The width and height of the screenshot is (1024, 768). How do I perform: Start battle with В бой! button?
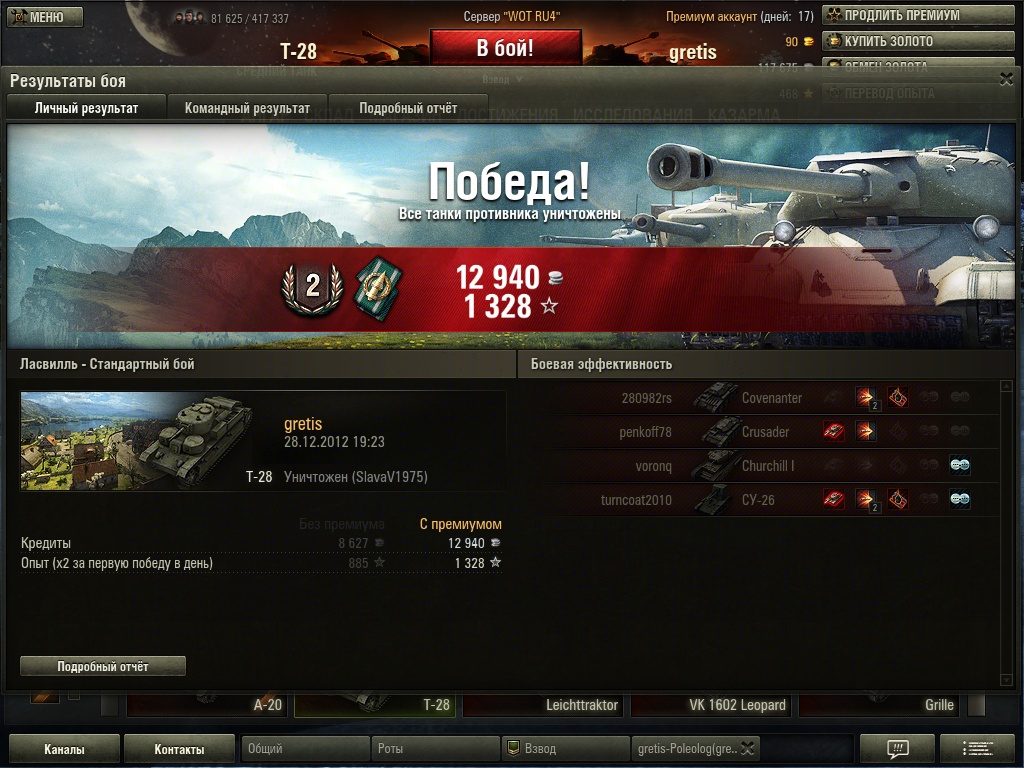tap(505, 48)
